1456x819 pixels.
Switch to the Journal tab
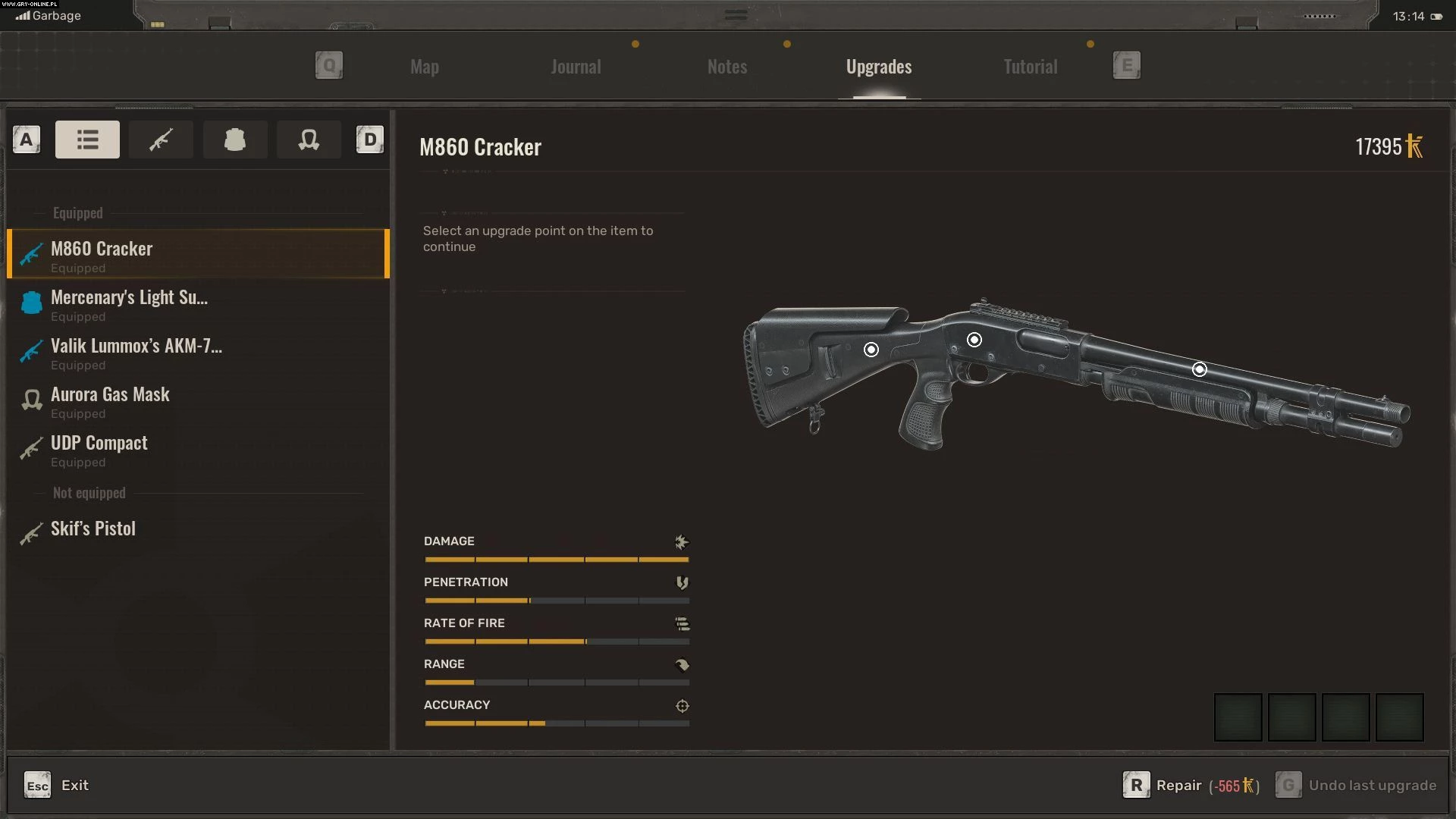tap(576, 67)
